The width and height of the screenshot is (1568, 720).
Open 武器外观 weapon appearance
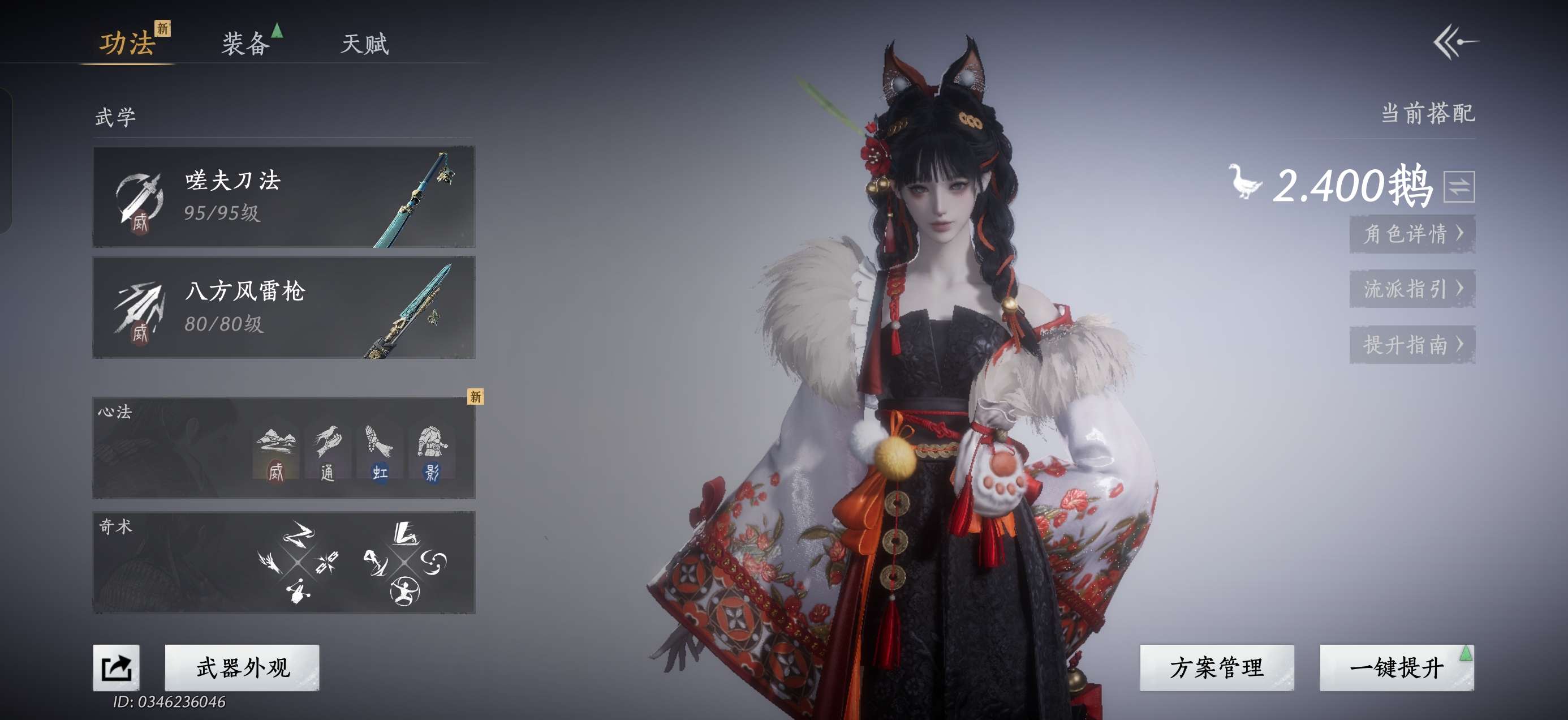click(x=242, y=667)
